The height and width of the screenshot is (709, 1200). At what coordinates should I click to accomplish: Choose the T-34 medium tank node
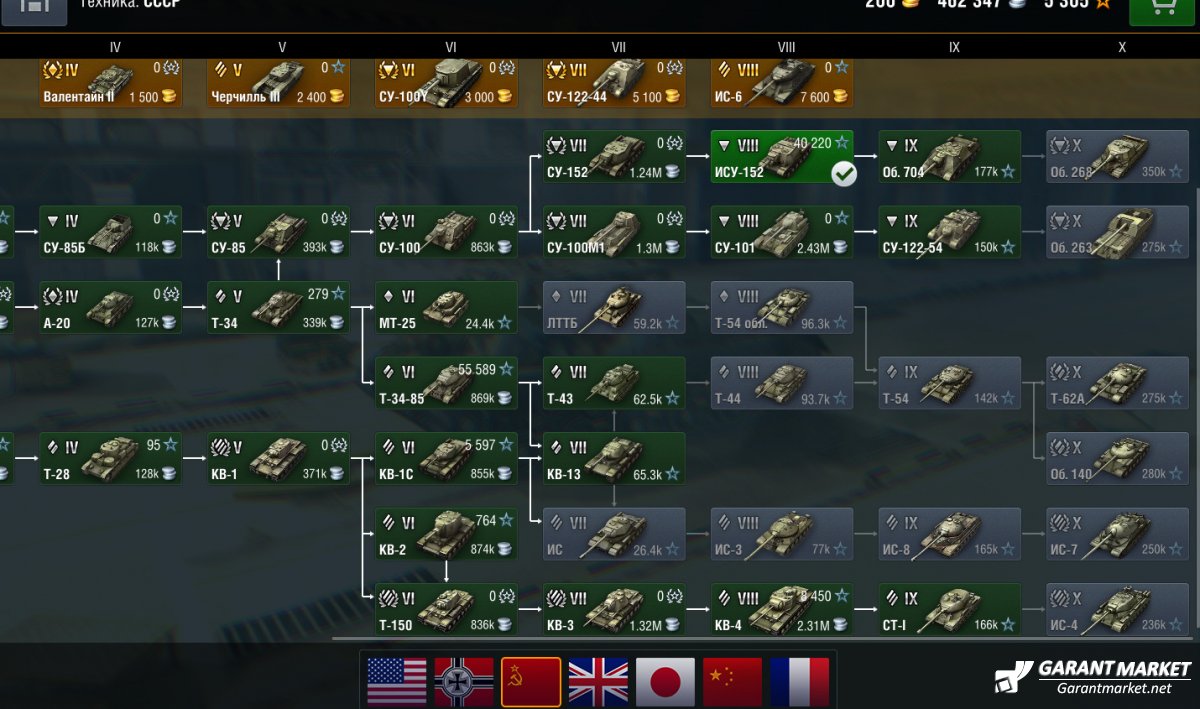pos(278,308)
